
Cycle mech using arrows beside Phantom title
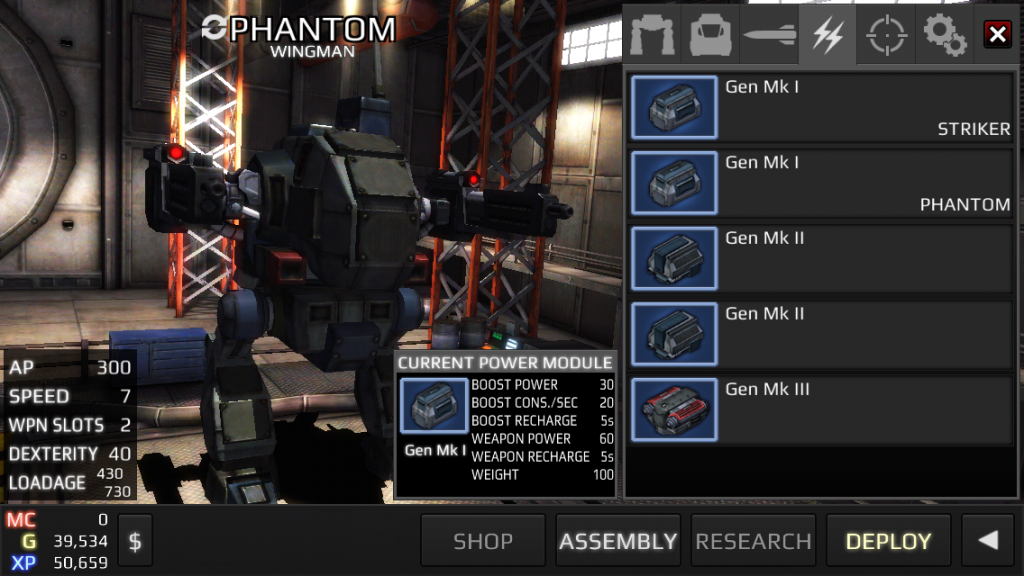click(213, 29)
